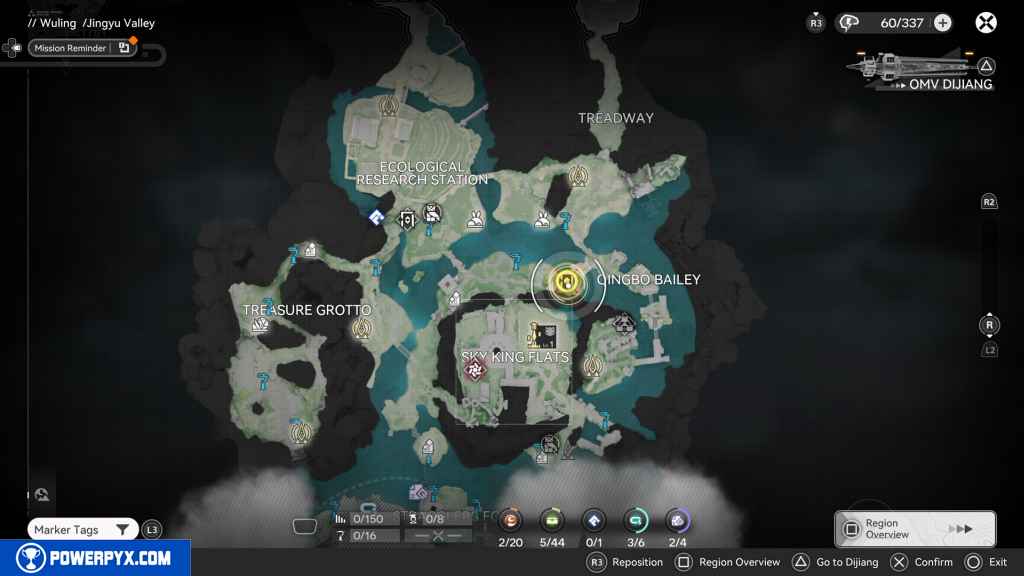Select the blue diamond counter showing 0/1

click(x=594, y=520)
